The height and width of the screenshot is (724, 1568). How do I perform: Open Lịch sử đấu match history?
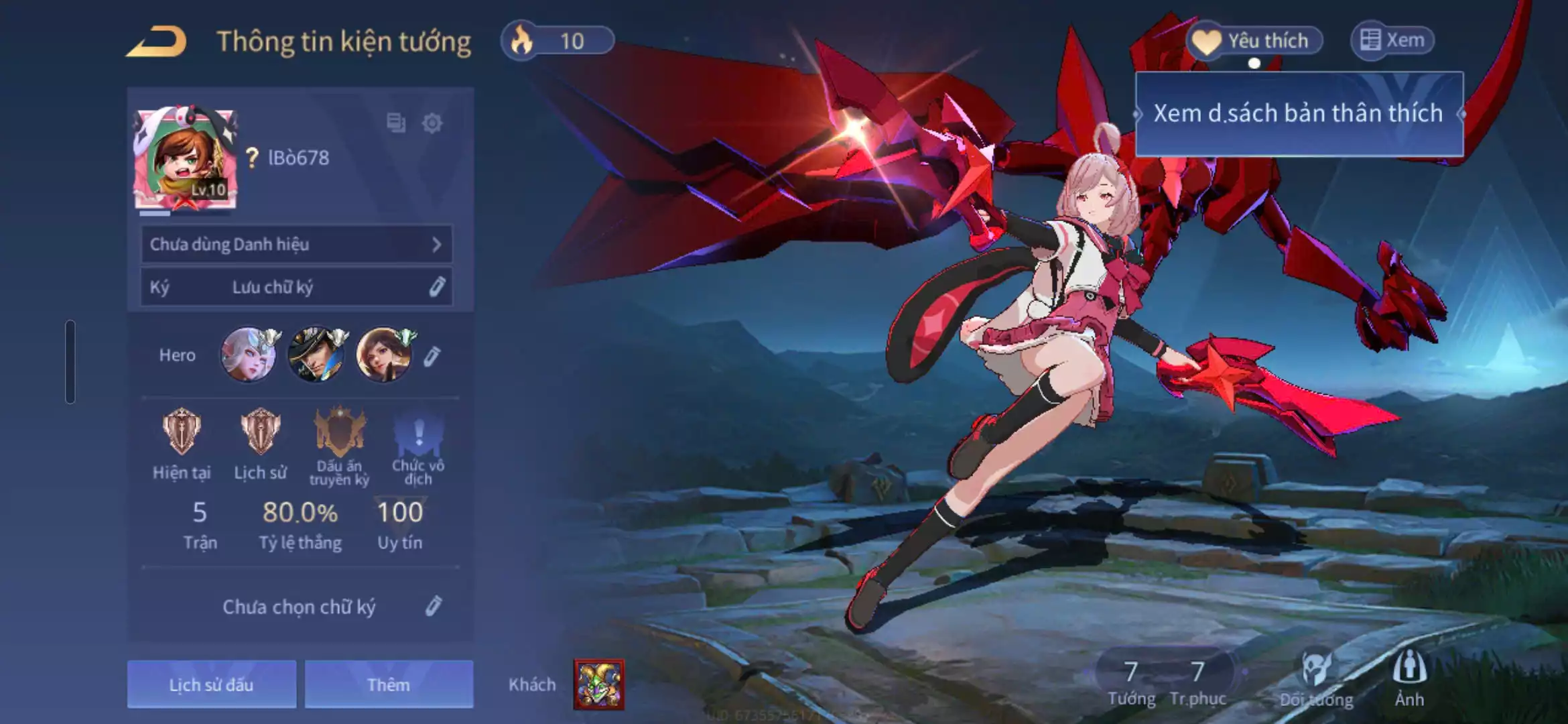212,684
